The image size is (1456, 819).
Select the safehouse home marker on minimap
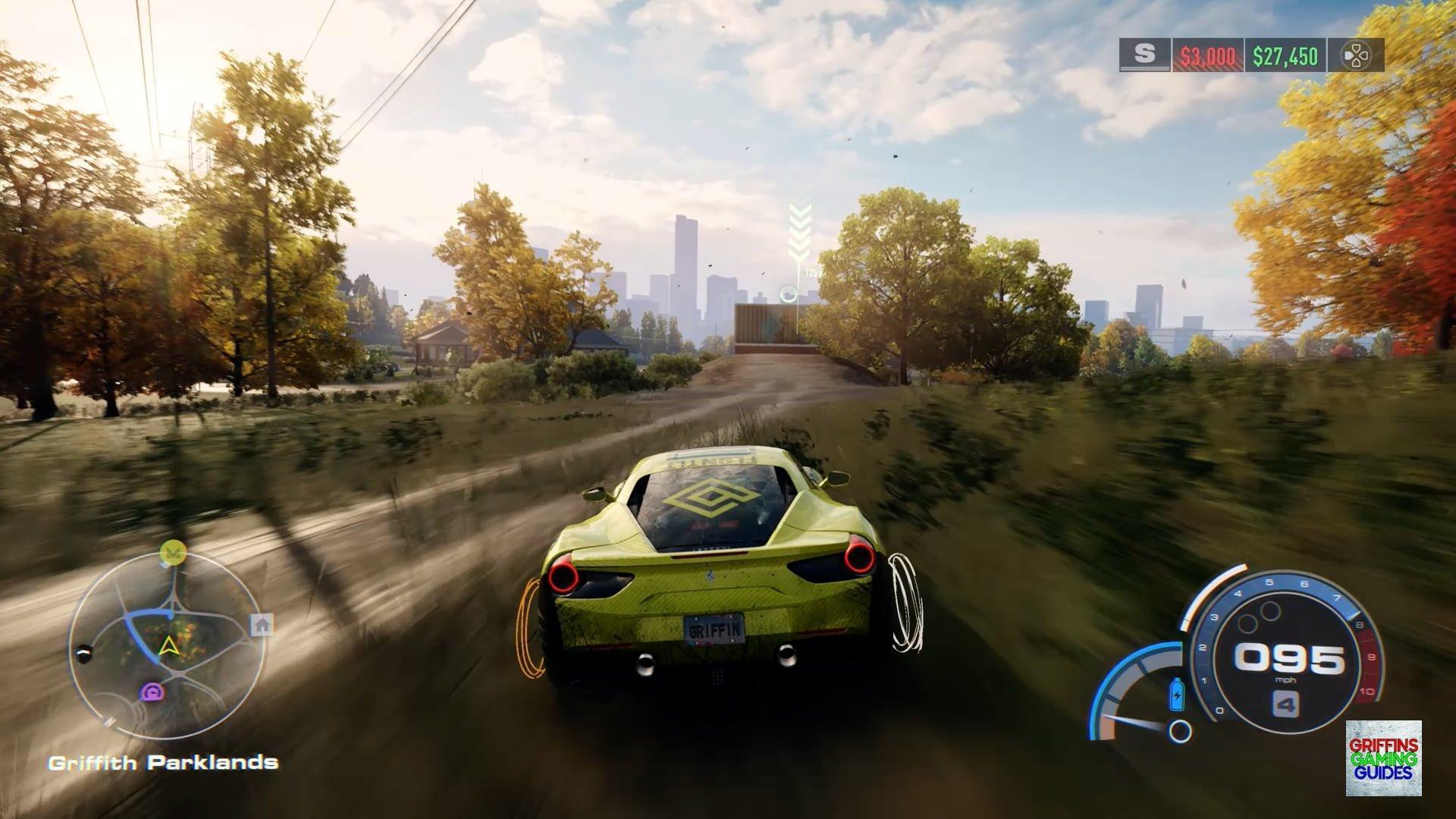[x=262, y=625]
